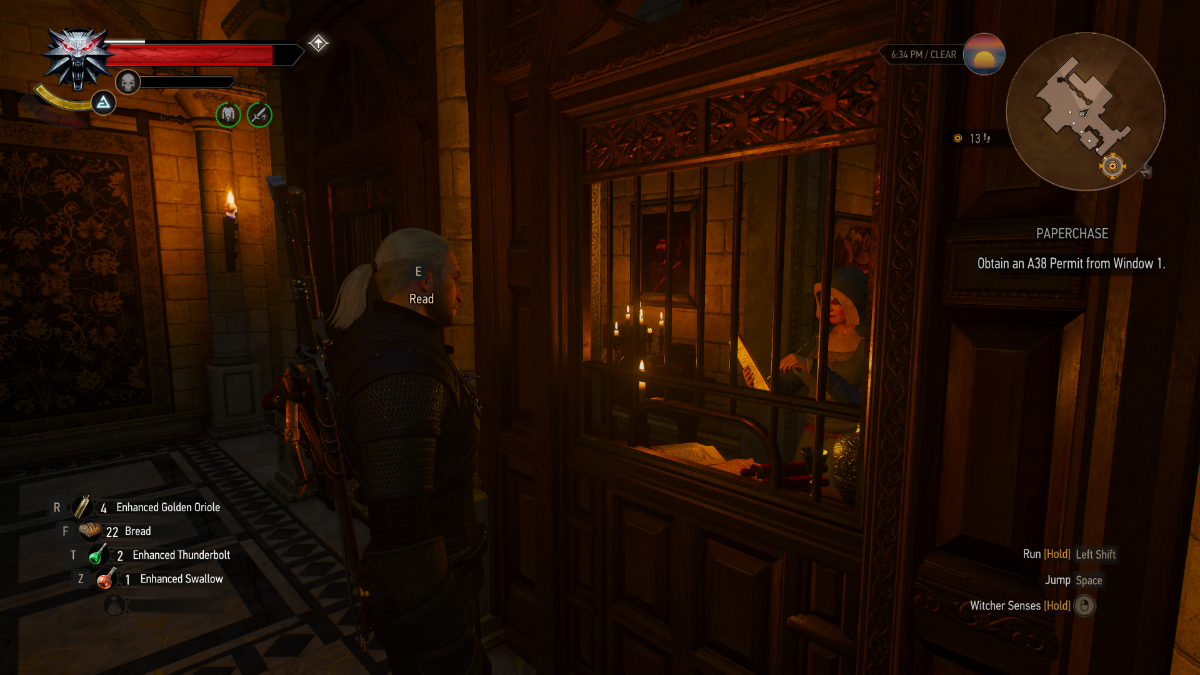Open the Paperchase quest tracker
This screenshot has height=675, width=1200.
click(x=1072, y=233)
